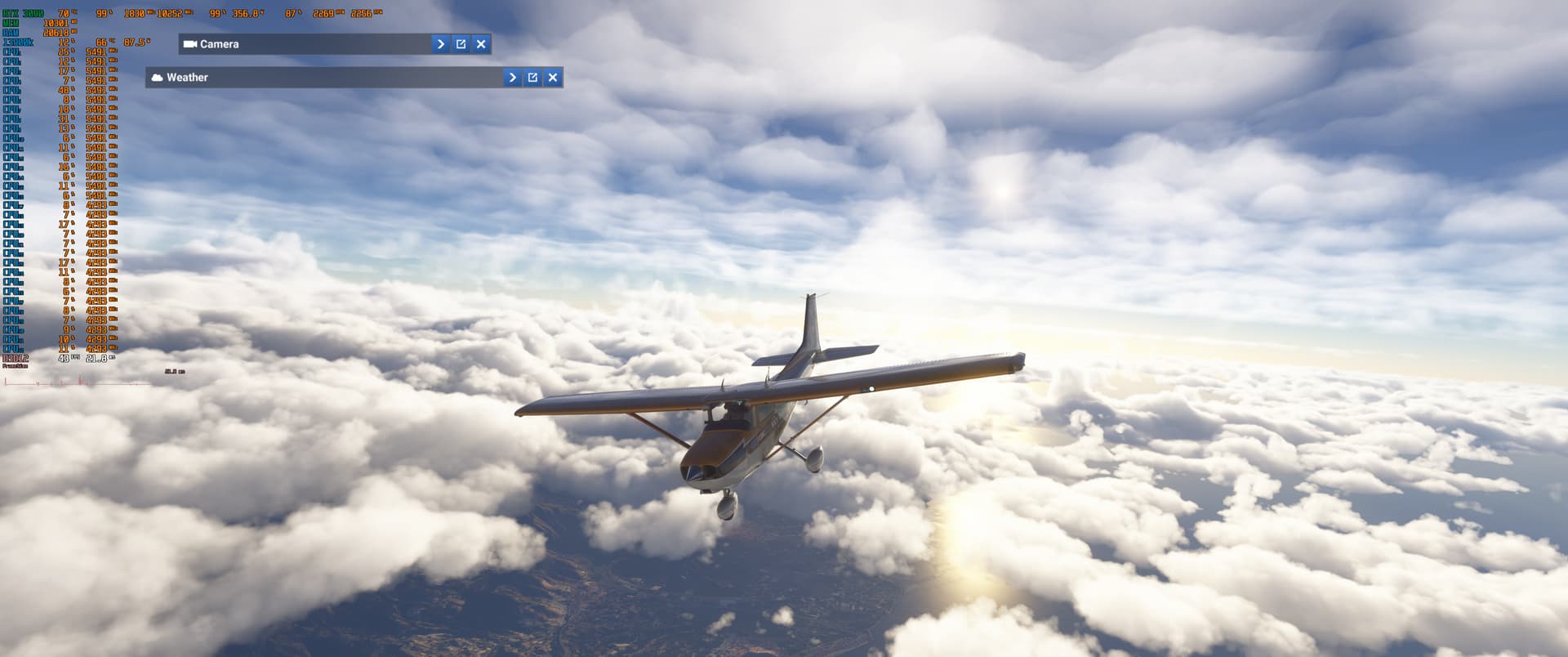Close the Camera panel

tap(481, 44)
